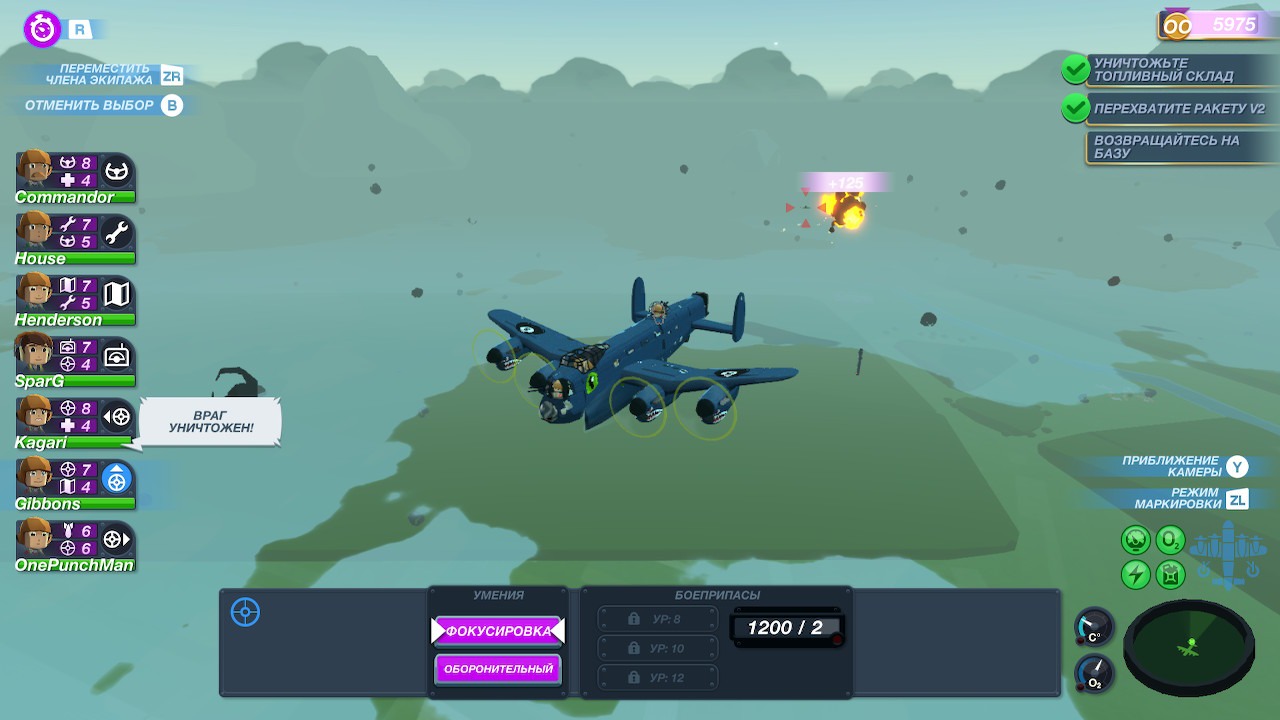Select the electrics lightning bolt icon
This screenshot has width=1280, height=720.
point(1135,574)
